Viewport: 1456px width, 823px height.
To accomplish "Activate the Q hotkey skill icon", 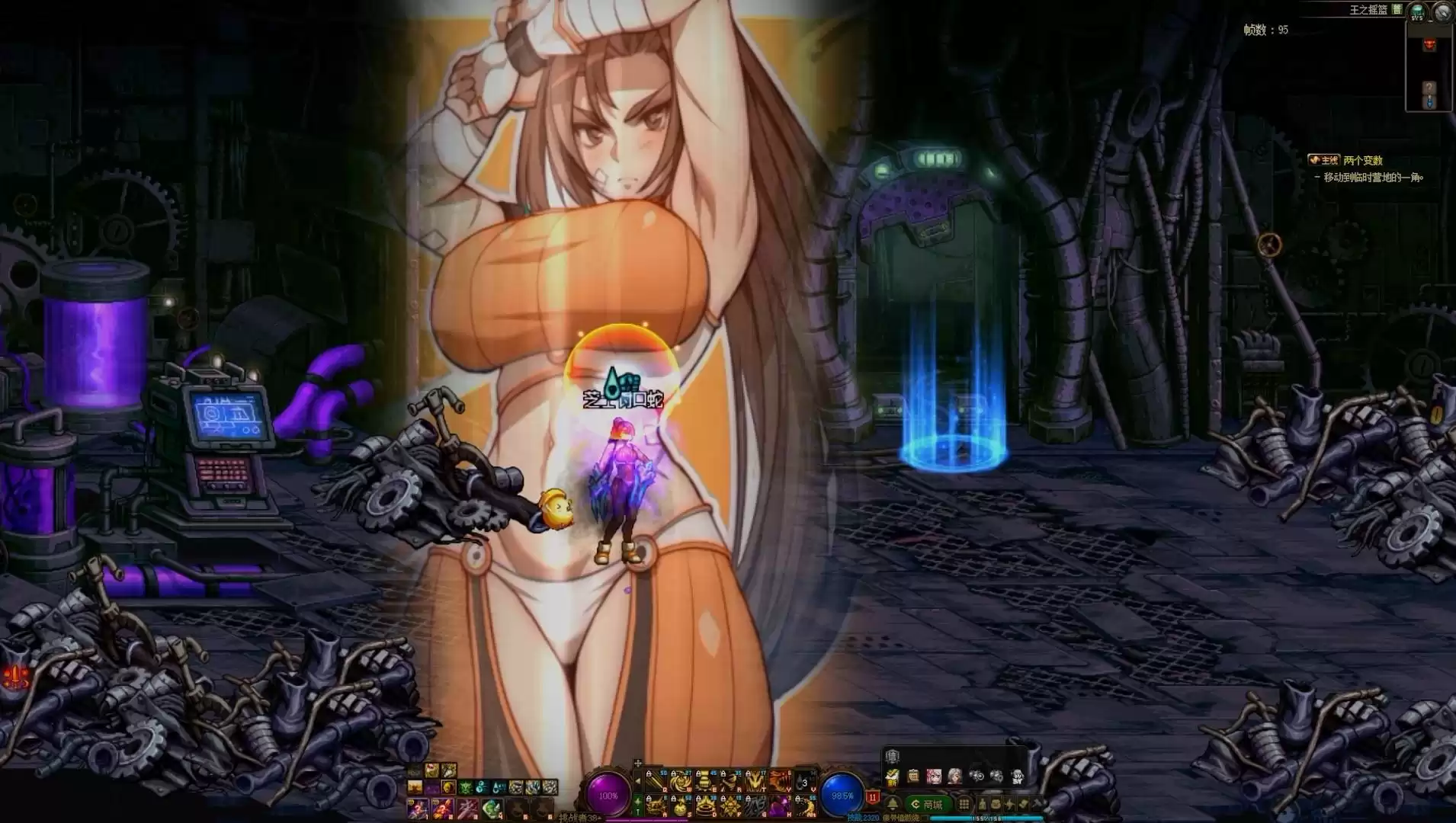I will 655,780.
